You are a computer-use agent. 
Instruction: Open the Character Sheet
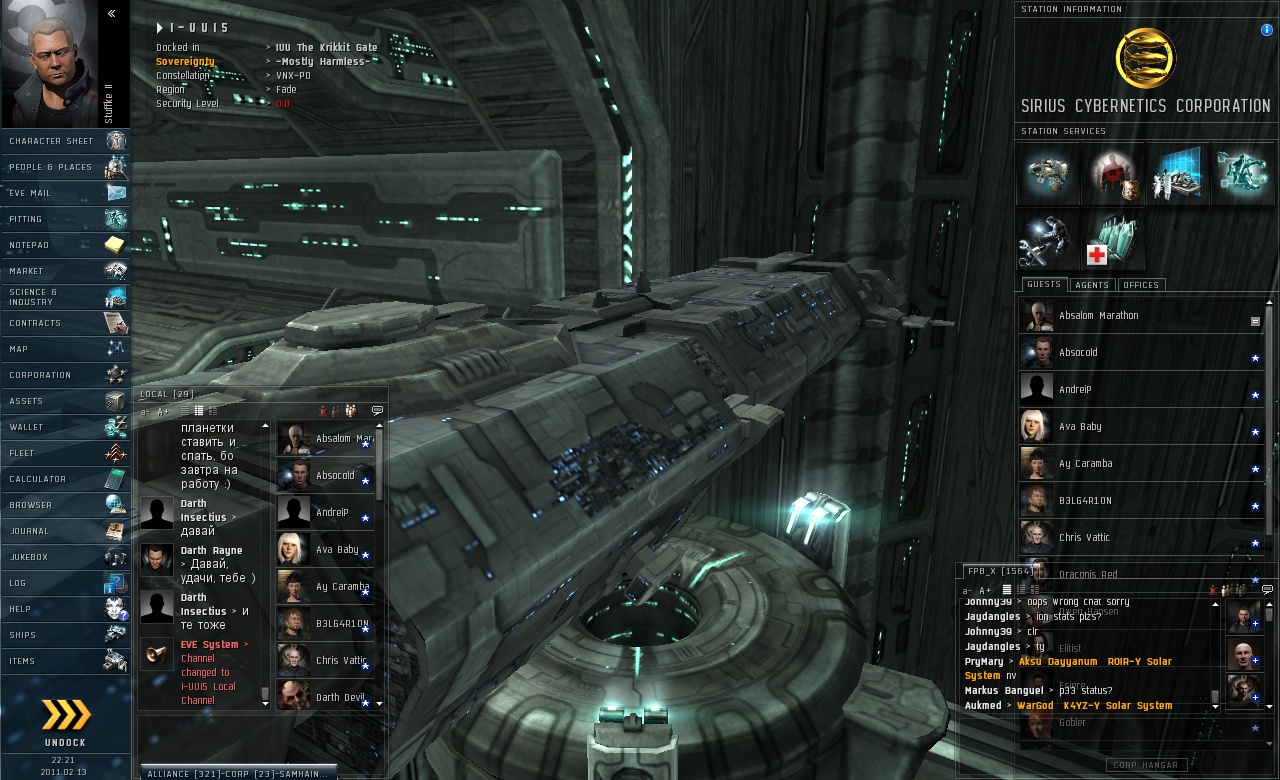click(65, 141)
